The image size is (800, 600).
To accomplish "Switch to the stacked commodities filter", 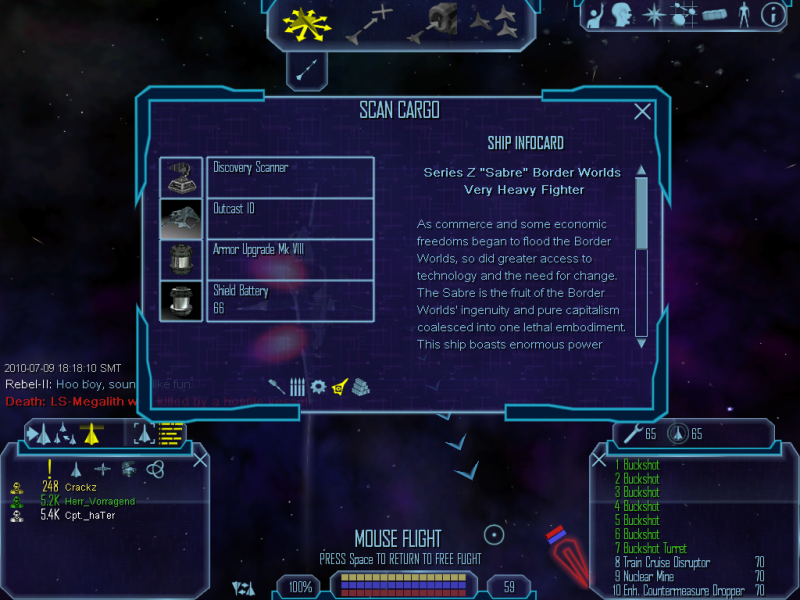I will (x=361, y=386).
